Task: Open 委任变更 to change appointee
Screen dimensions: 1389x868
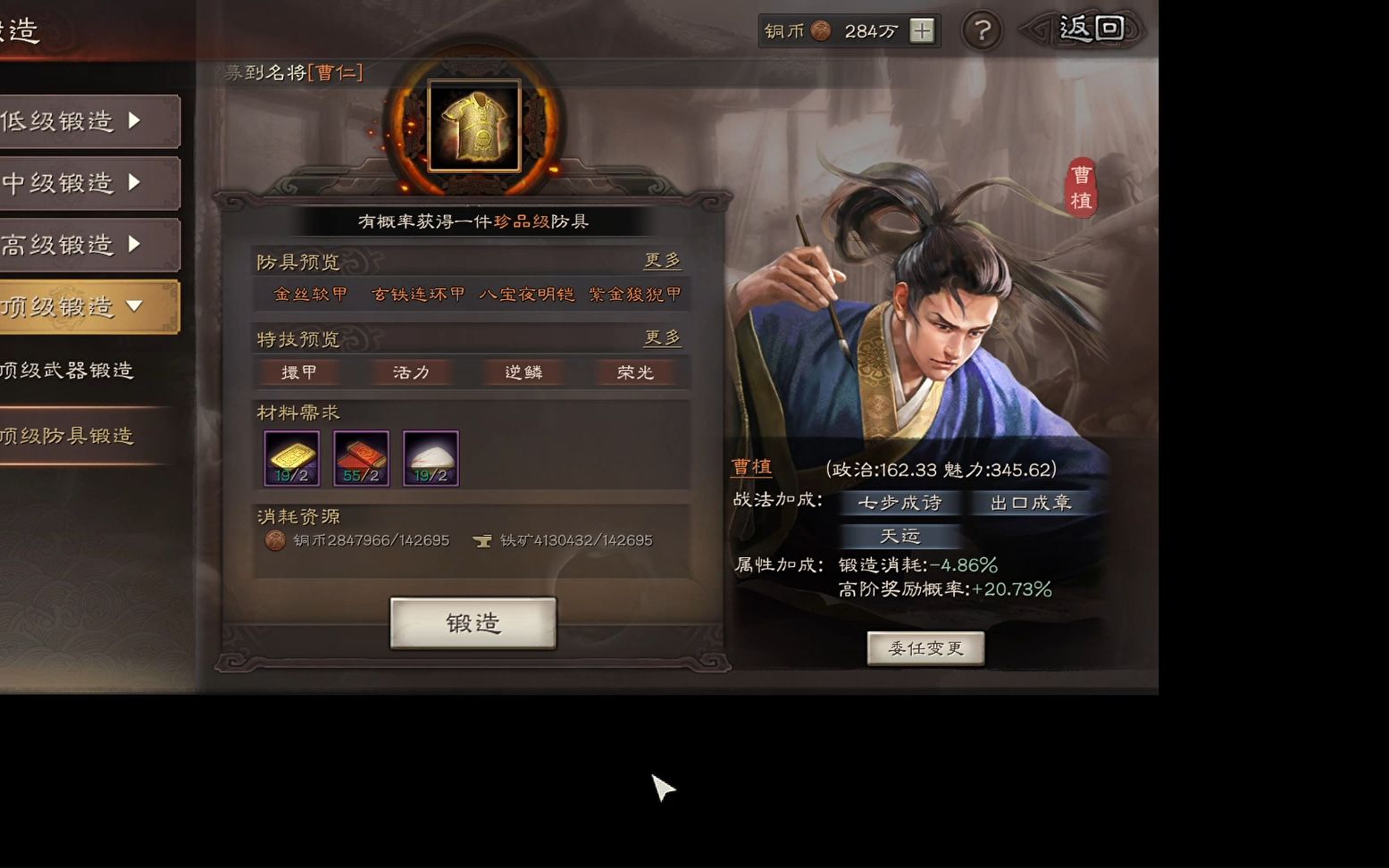Action: 925,648
